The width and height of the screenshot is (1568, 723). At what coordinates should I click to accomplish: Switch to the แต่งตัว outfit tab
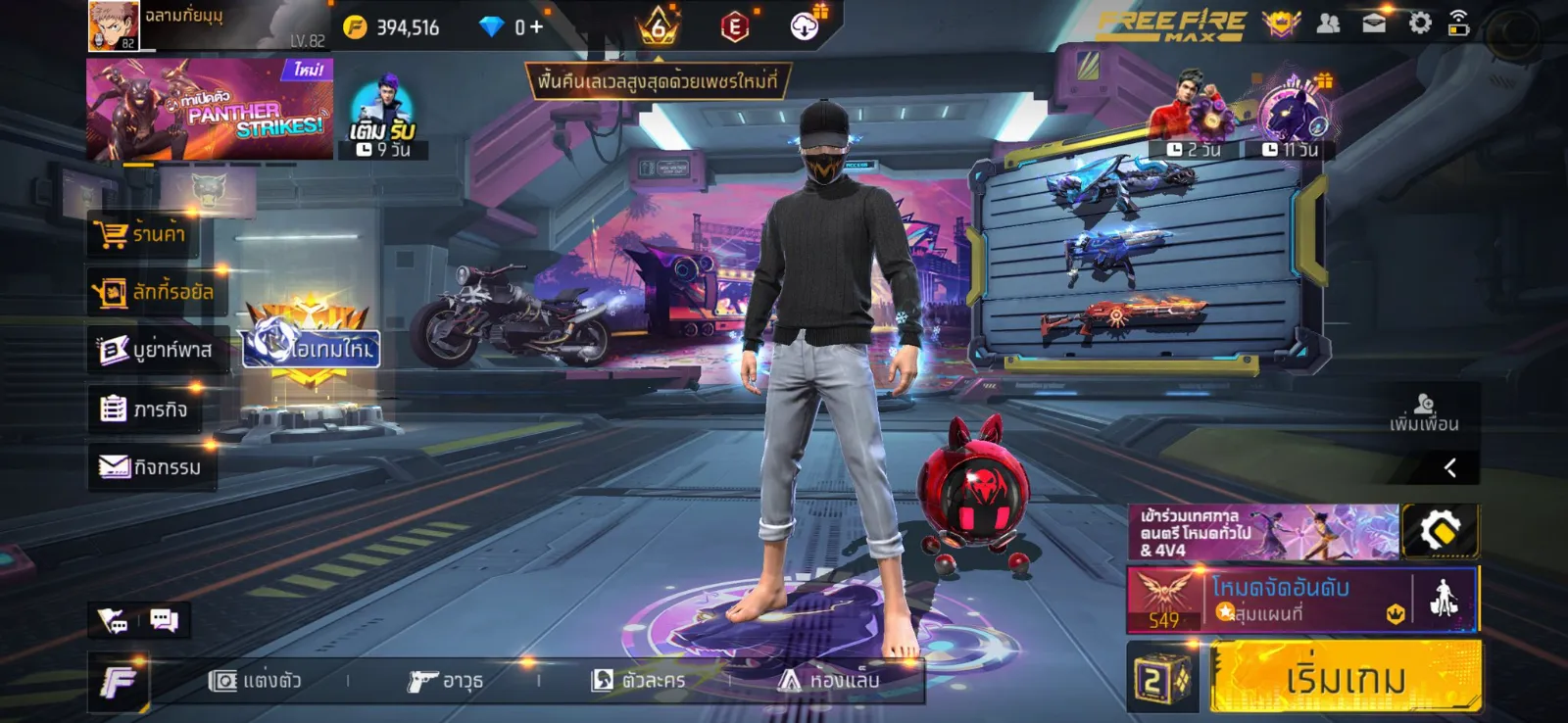point(255,680)
